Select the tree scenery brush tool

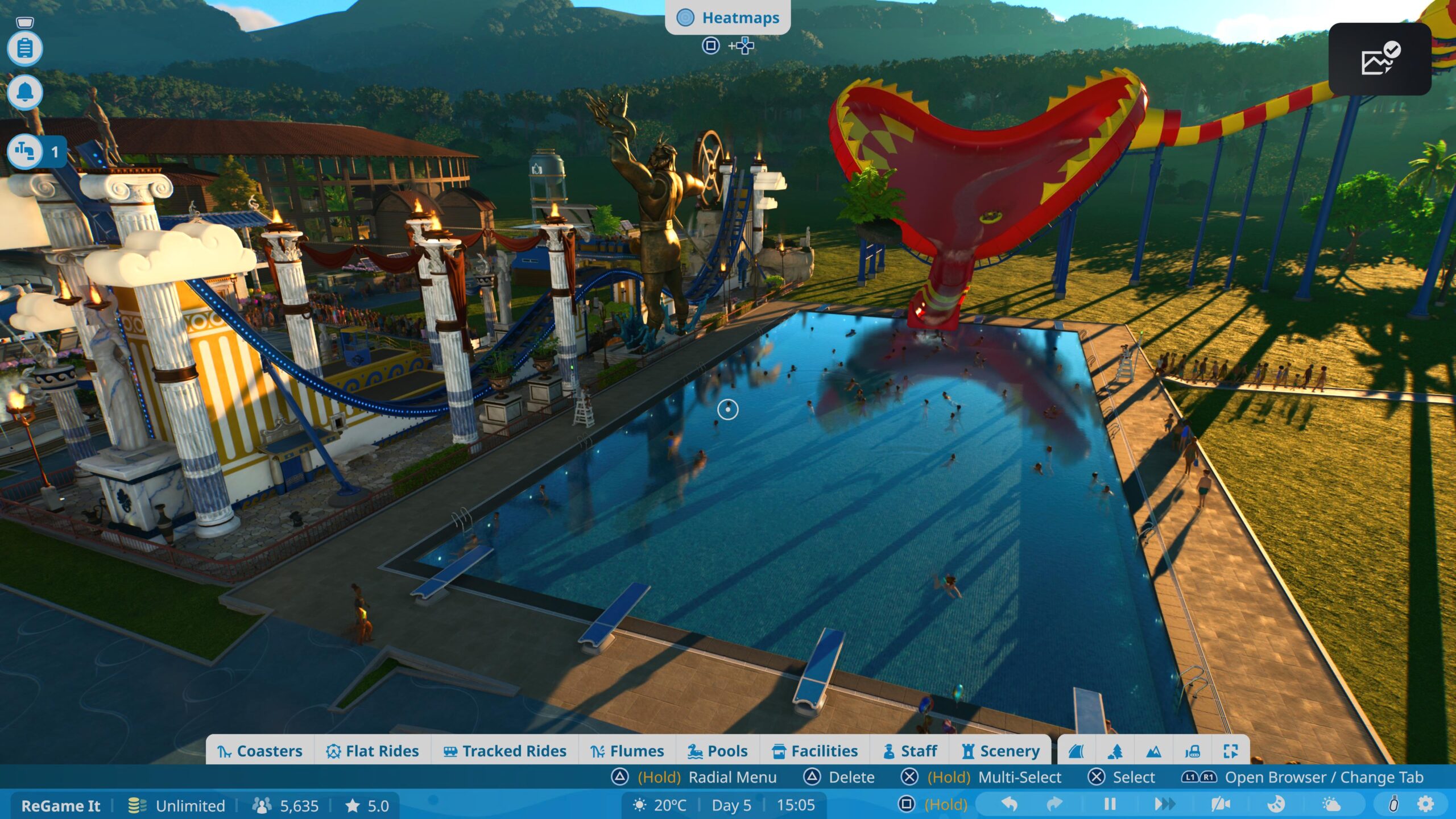(1115, 751)
